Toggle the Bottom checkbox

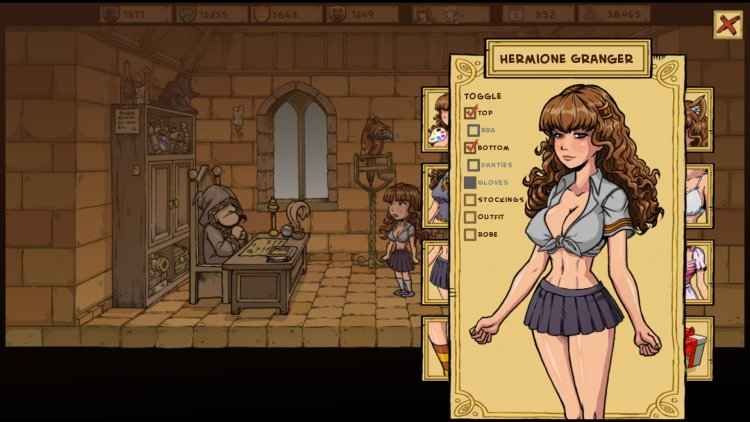coord(470,148)
